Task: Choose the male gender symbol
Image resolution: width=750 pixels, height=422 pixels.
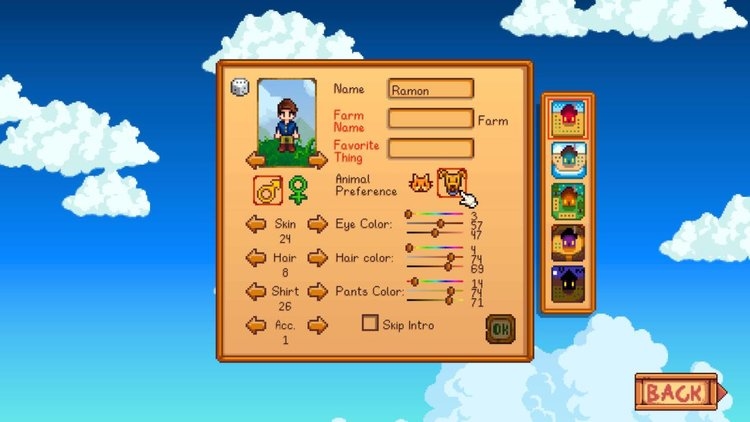Action: pyautogui.click(x=267, y=187)
